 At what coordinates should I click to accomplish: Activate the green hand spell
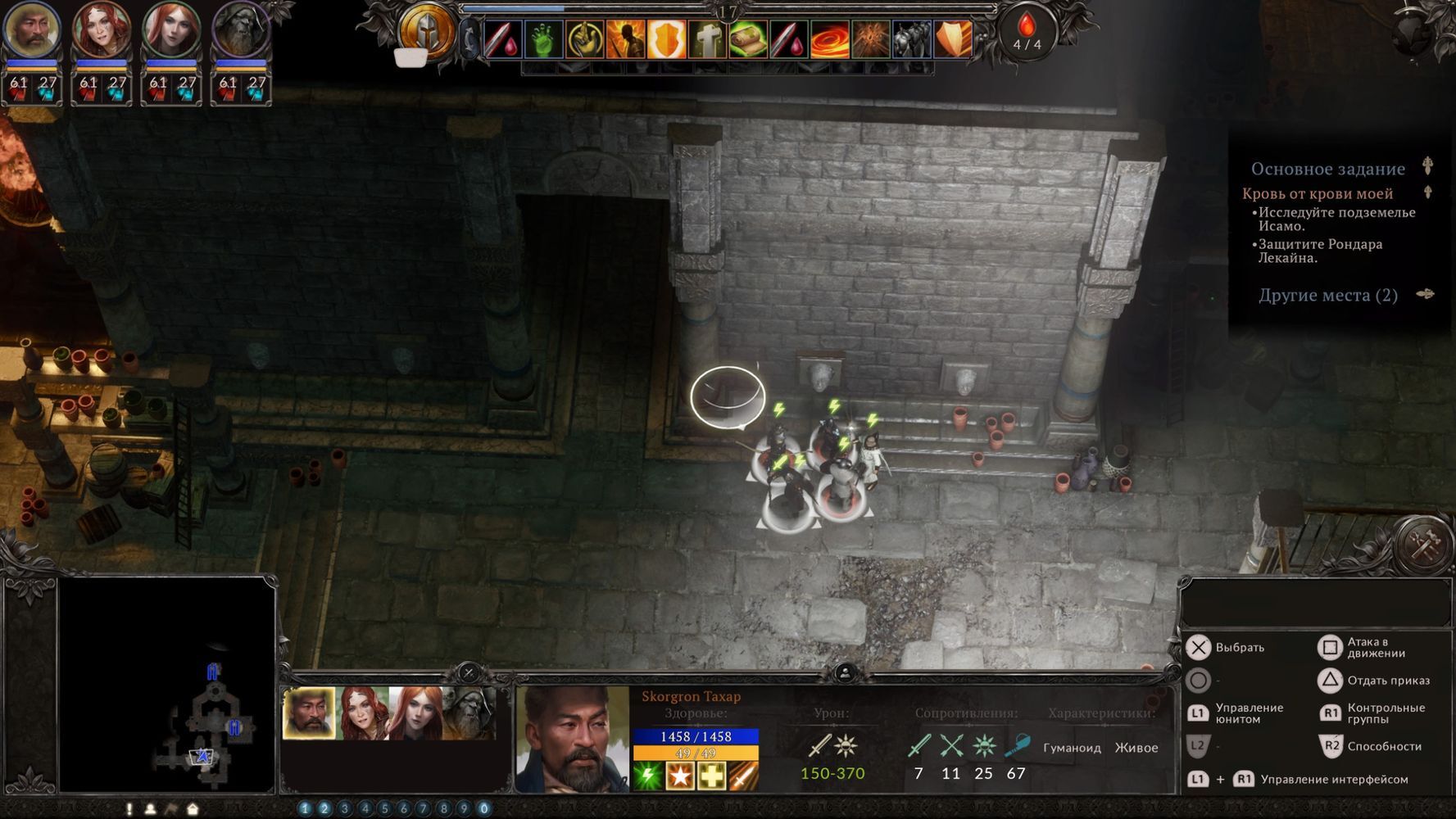coord(543,39)
